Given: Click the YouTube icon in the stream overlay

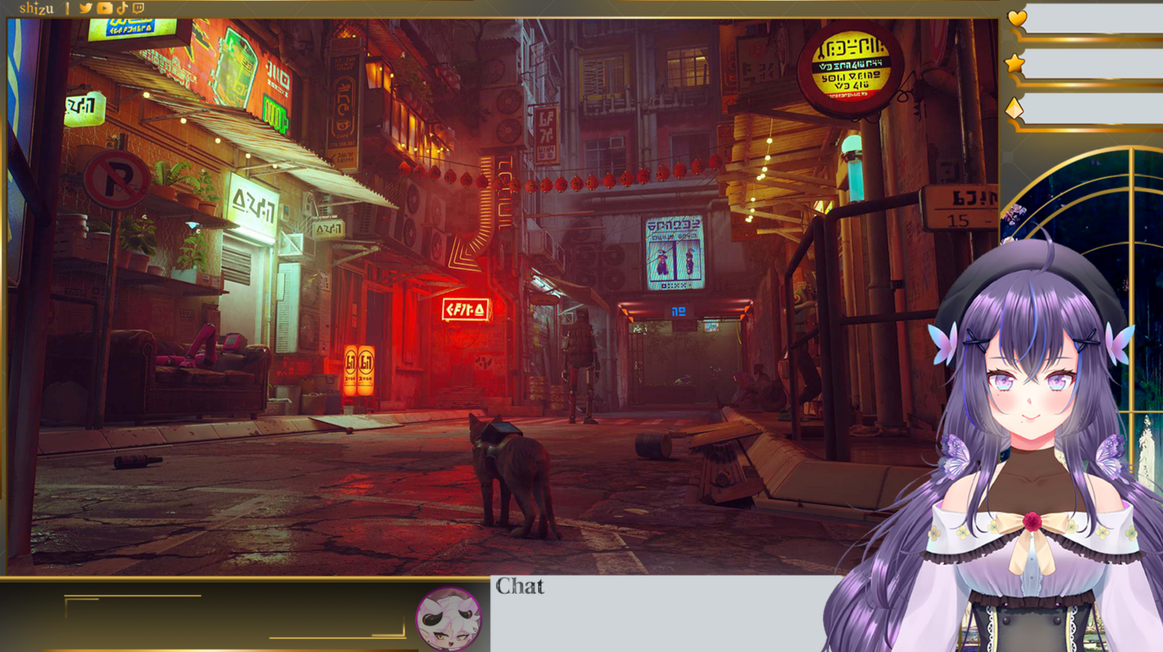Looking at the screenshot, I should tap(104, 8).
